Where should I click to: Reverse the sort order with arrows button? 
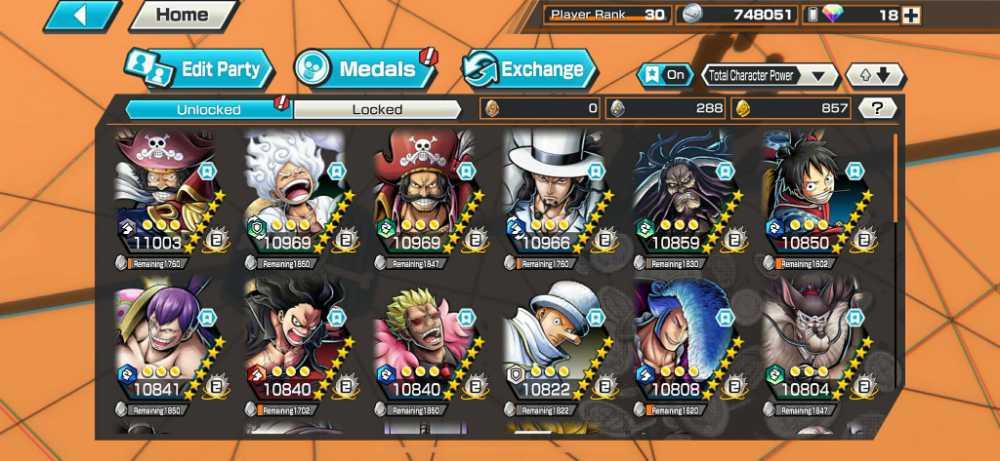coord(875,75)
